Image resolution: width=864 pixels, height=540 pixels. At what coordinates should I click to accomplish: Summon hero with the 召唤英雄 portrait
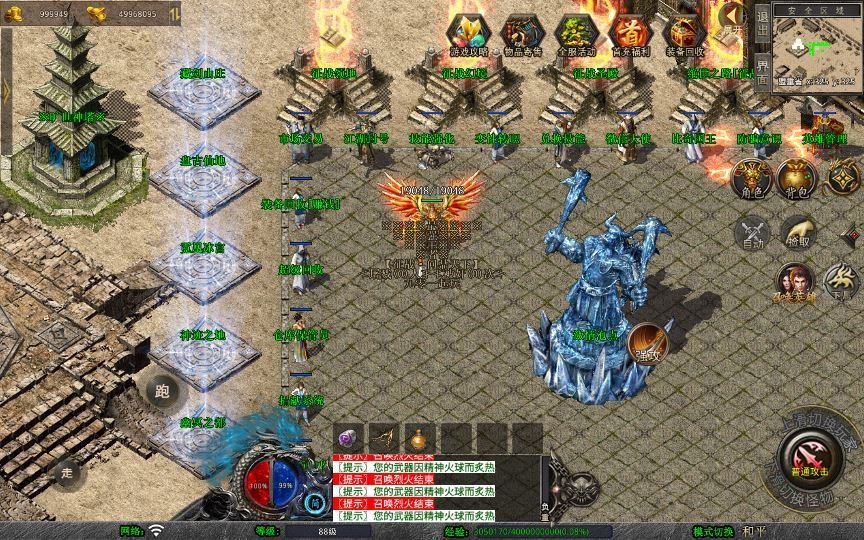792,282
